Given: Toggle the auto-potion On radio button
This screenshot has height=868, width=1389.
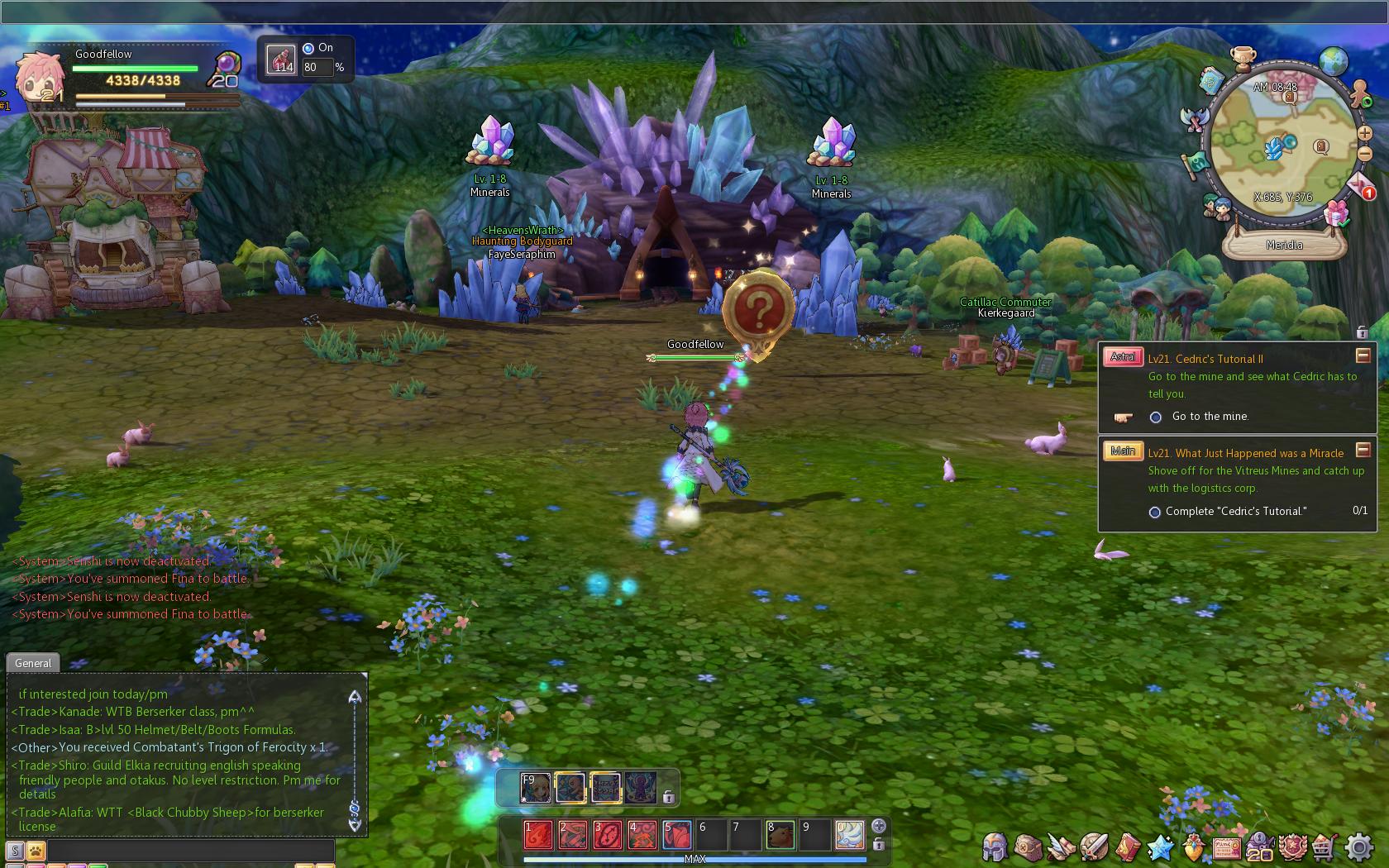Looking at the screenshot, I should coord(308,49).
